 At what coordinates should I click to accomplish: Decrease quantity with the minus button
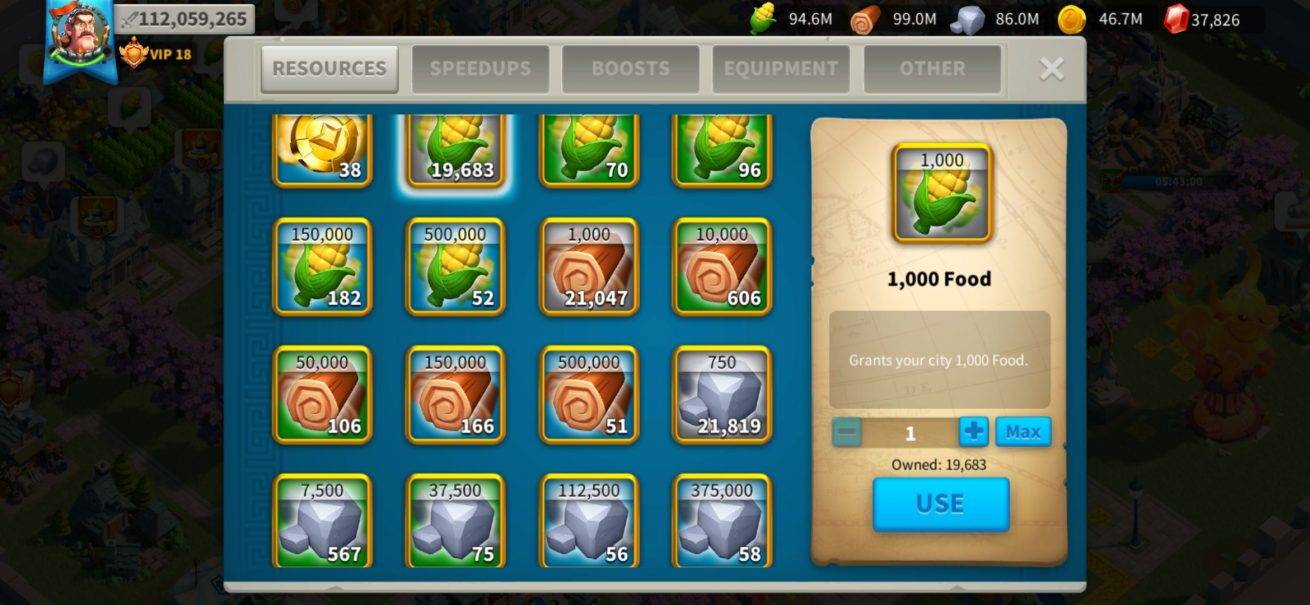coord(847,432)
